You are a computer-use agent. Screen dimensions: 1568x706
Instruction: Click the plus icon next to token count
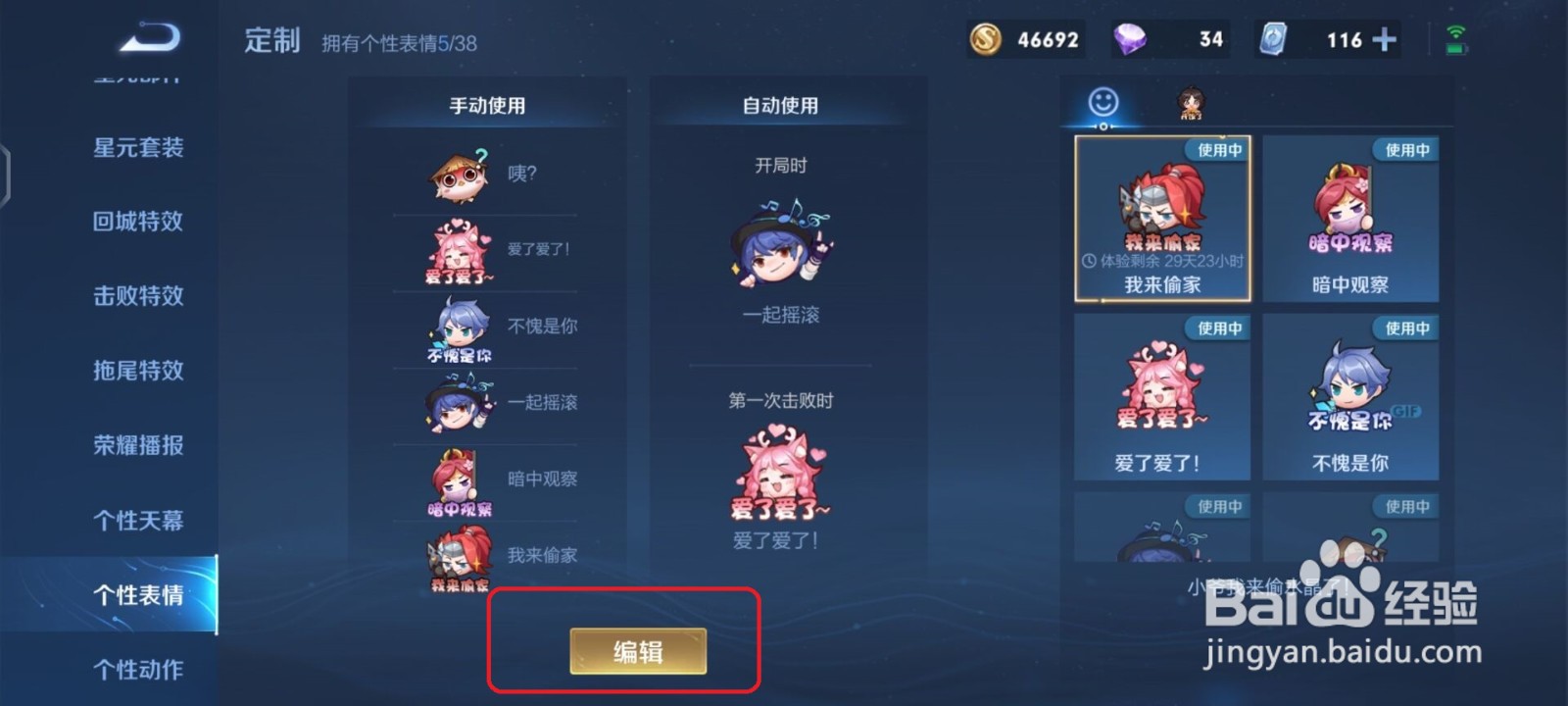click(1384, 38)
